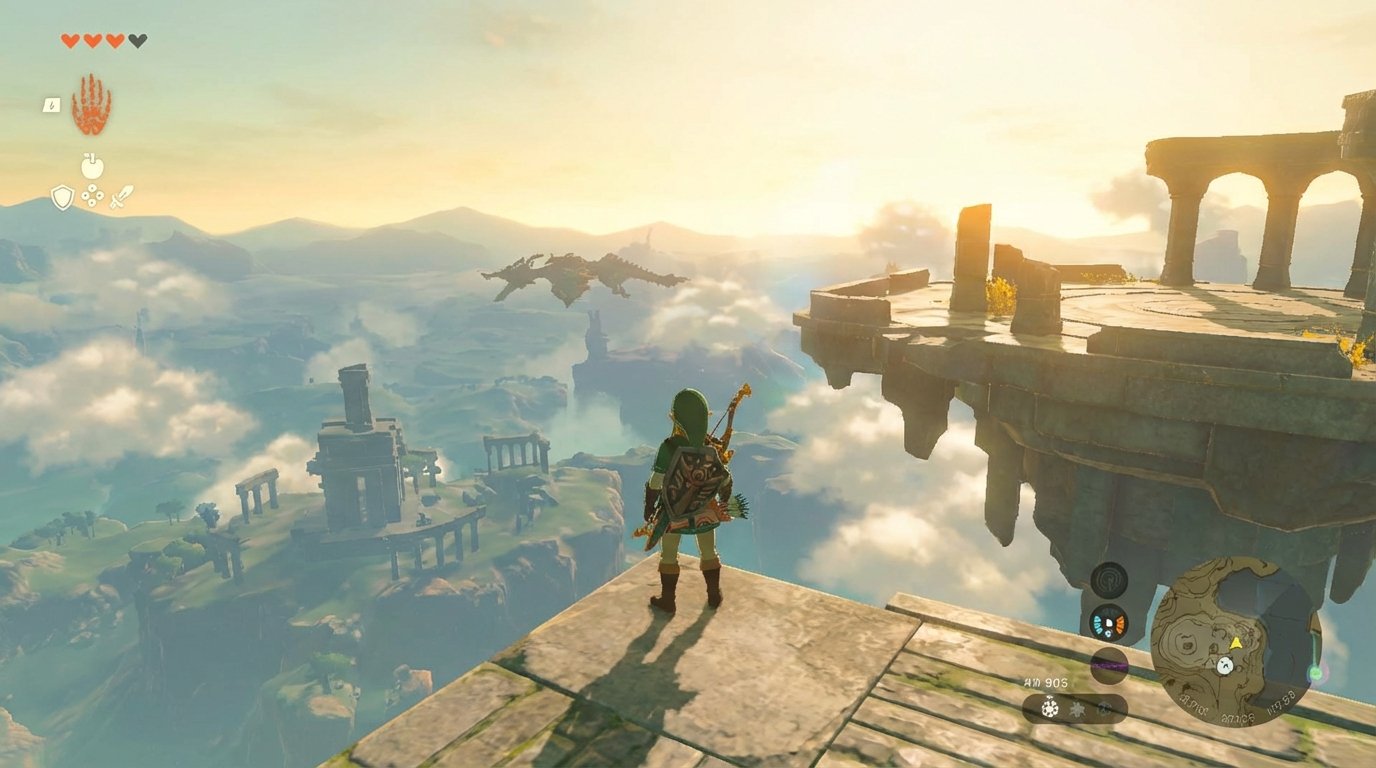Click the Ultrahand ability hand icon
This screenshot has width=1376, height=768.
pos(90,106)
